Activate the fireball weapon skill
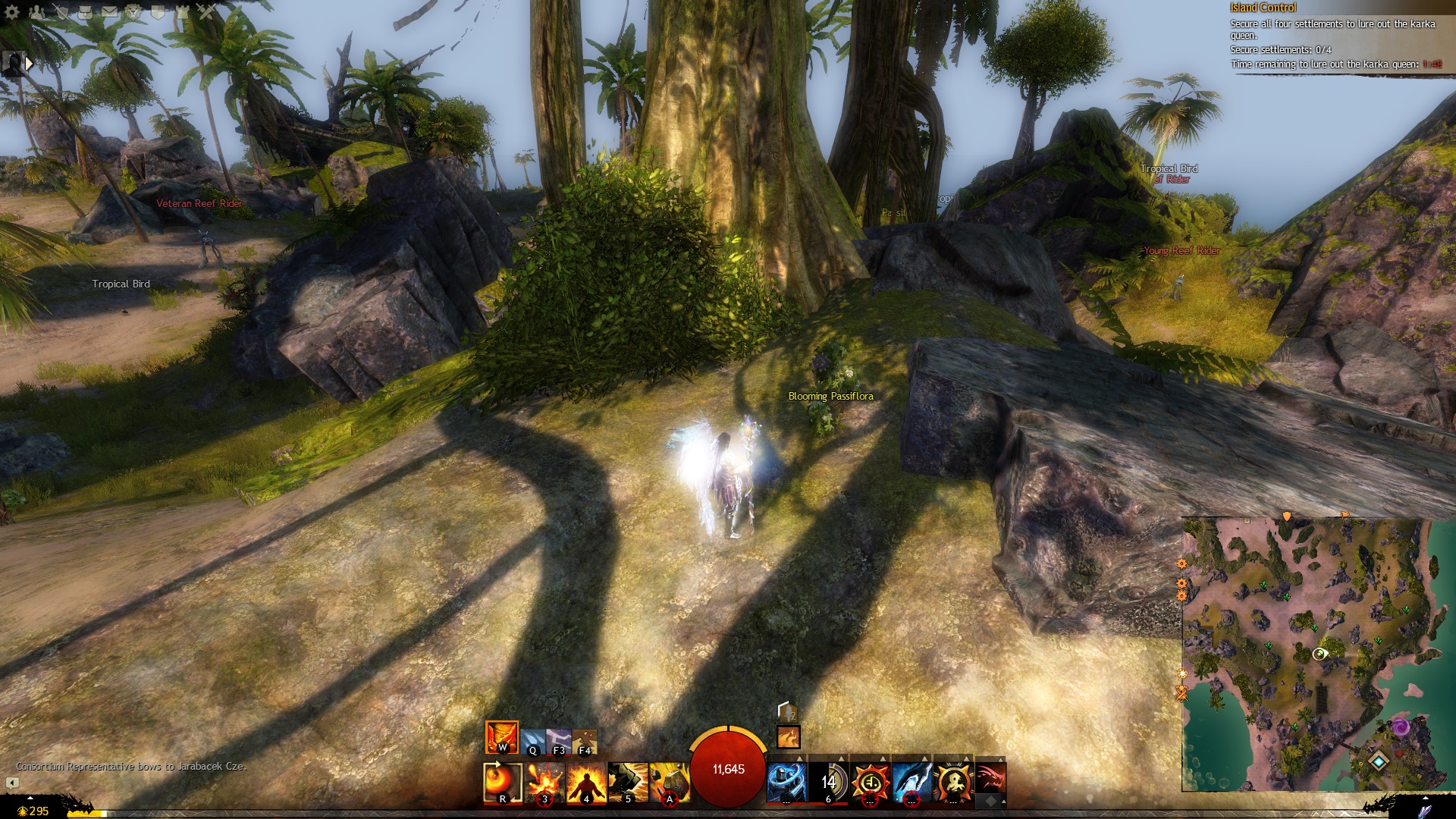Screen dimensions: 1456x819 pyautogui.click(x=502, y=782)
